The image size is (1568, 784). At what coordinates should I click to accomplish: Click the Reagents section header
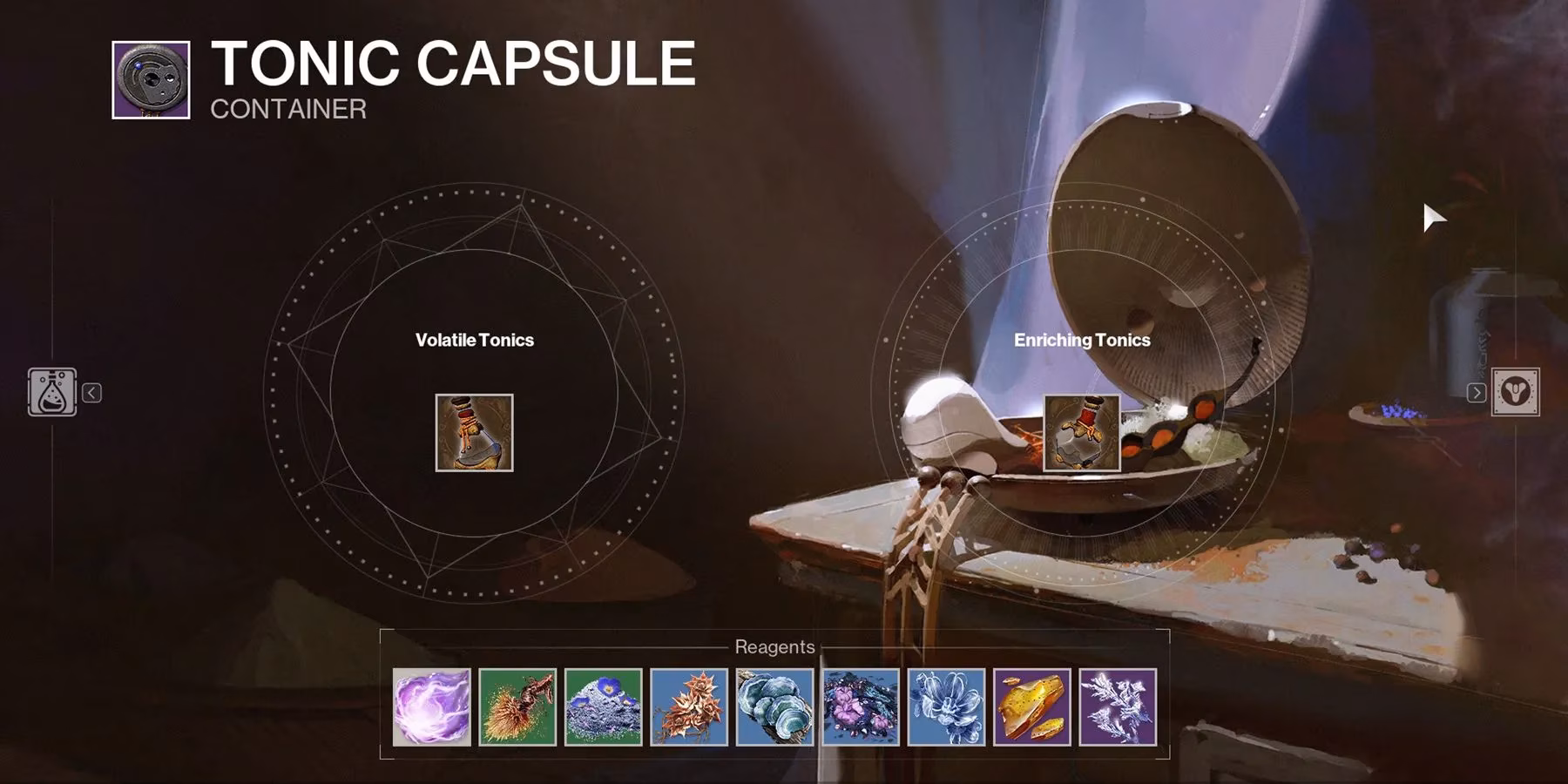[774, 647]
